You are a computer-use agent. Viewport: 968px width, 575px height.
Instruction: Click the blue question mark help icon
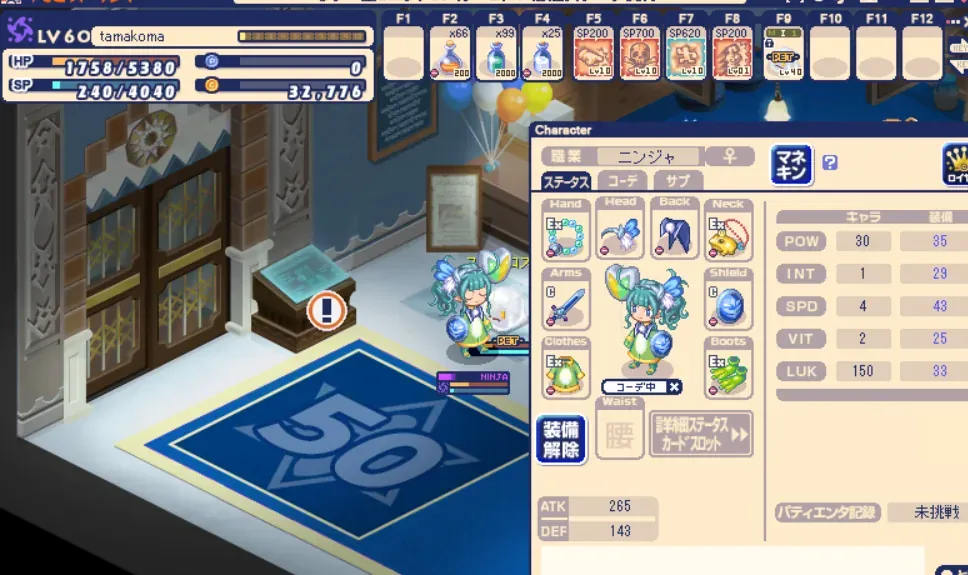pos(830,163)
